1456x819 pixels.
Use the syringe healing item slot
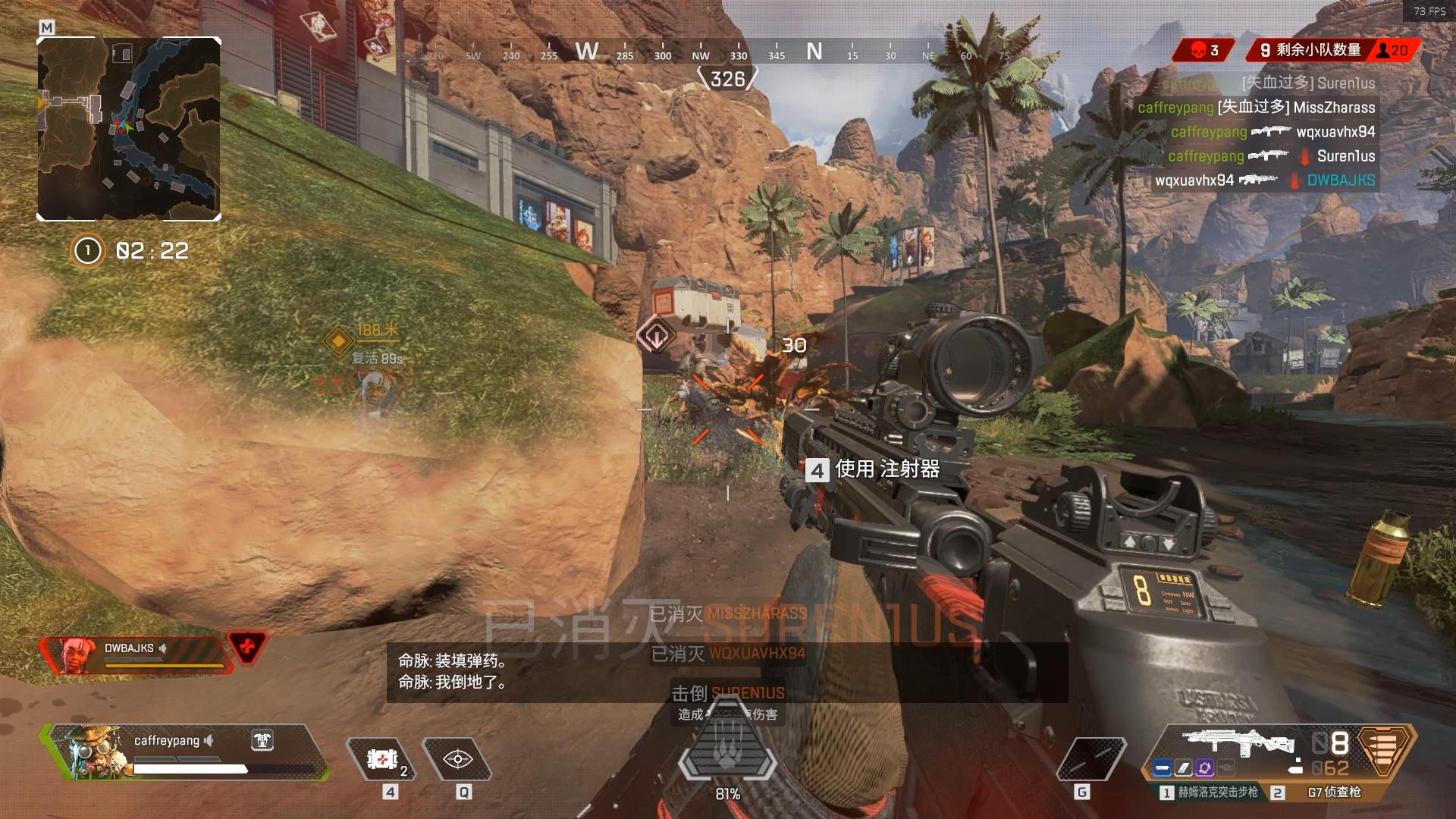coord(384,759)
